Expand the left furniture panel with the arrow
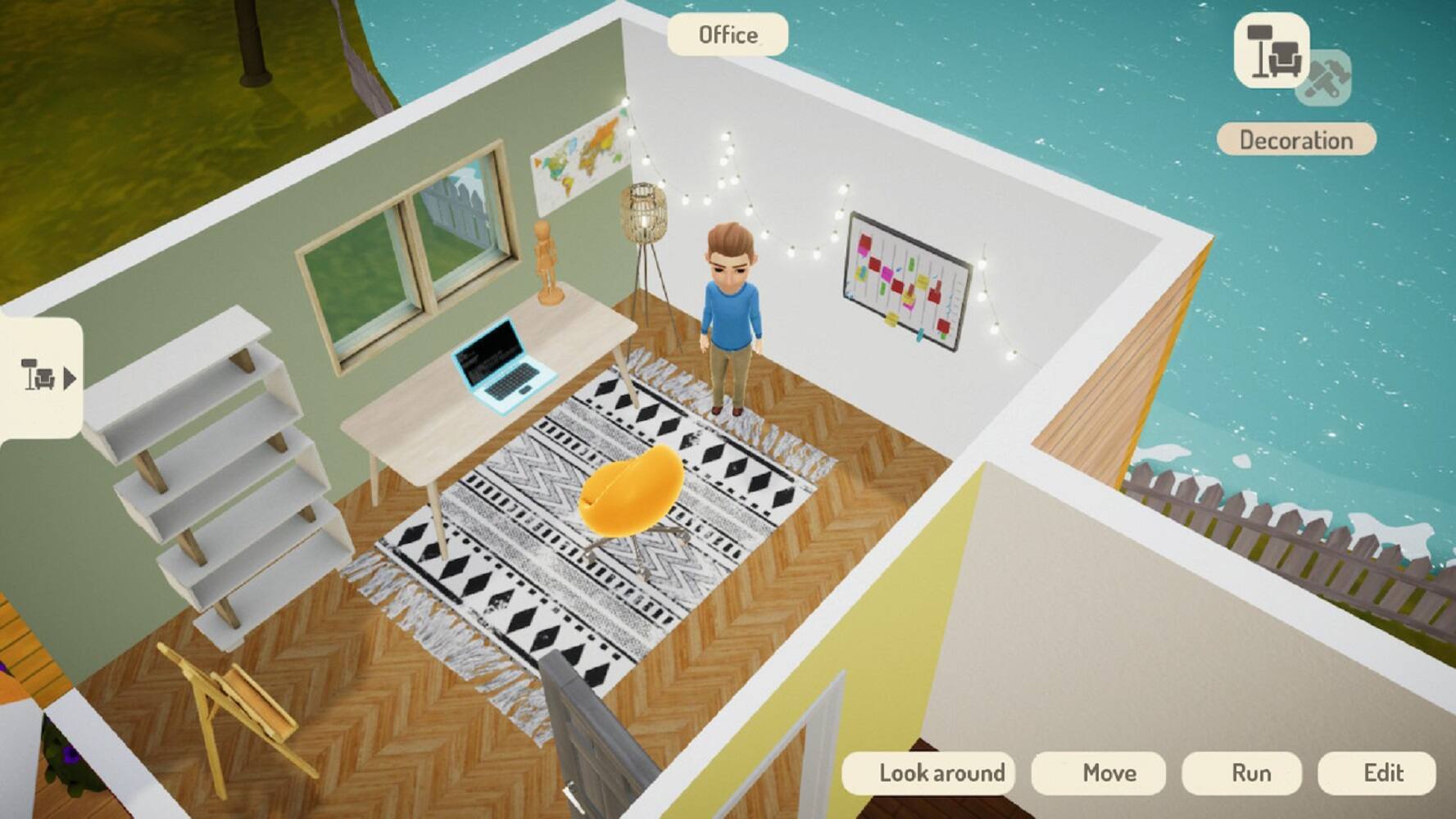 click(70, 379)
